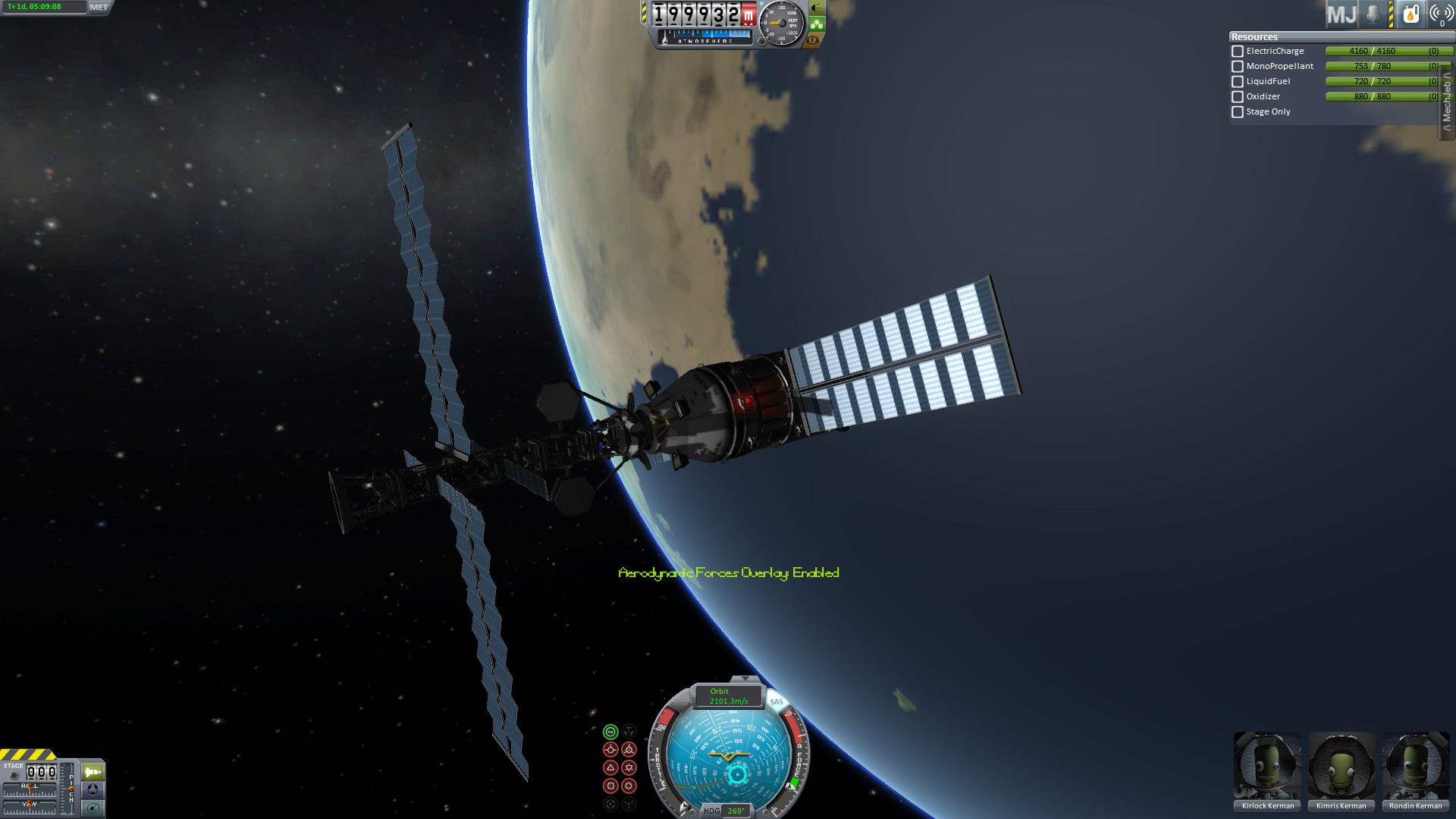This screenshot has width=1456, height=819.
Task: Collapse the navball with the top arrow
Action: click(745, 679)
